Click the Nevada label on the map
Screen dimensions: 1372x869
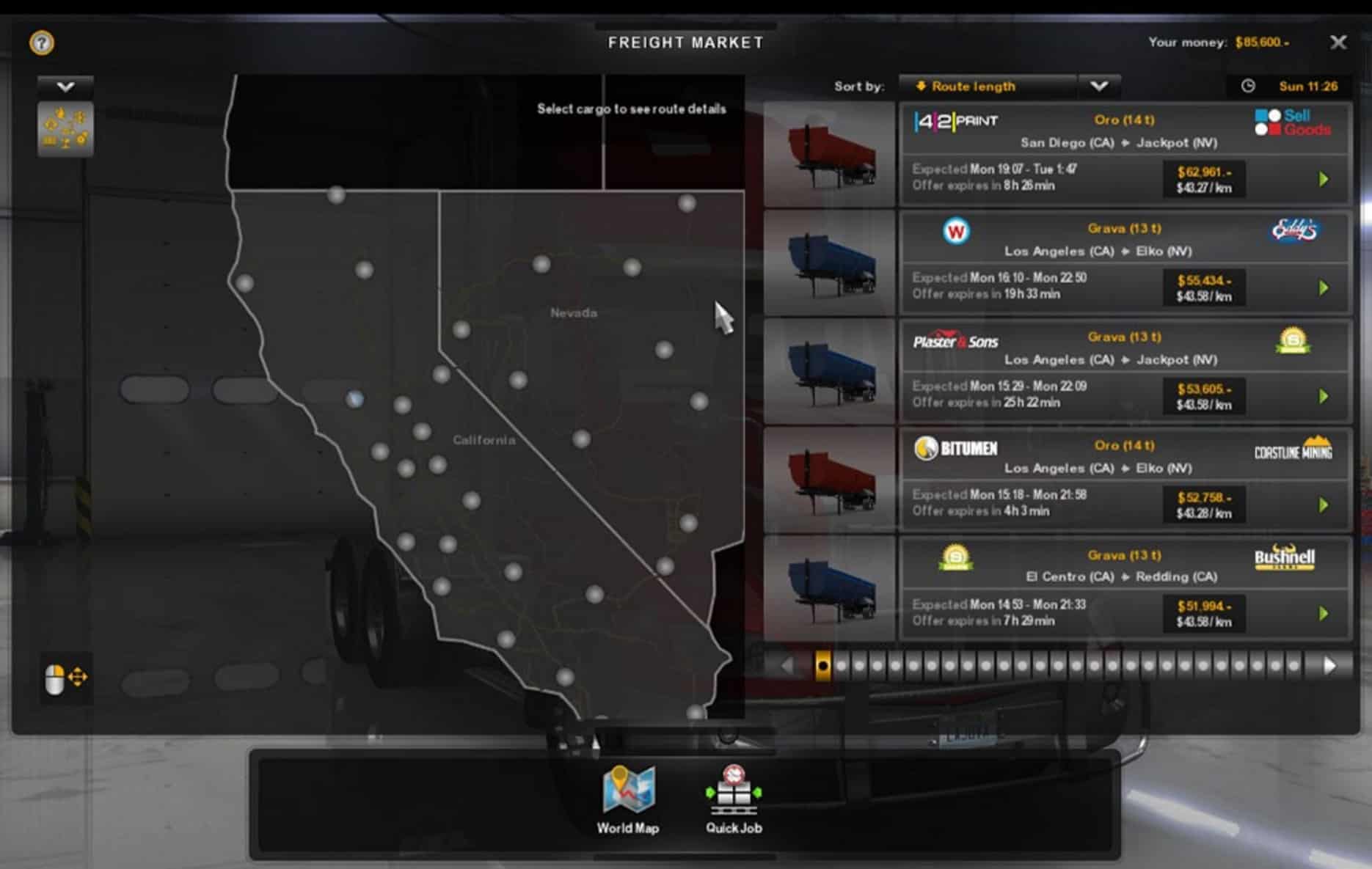tap(574, 313)
